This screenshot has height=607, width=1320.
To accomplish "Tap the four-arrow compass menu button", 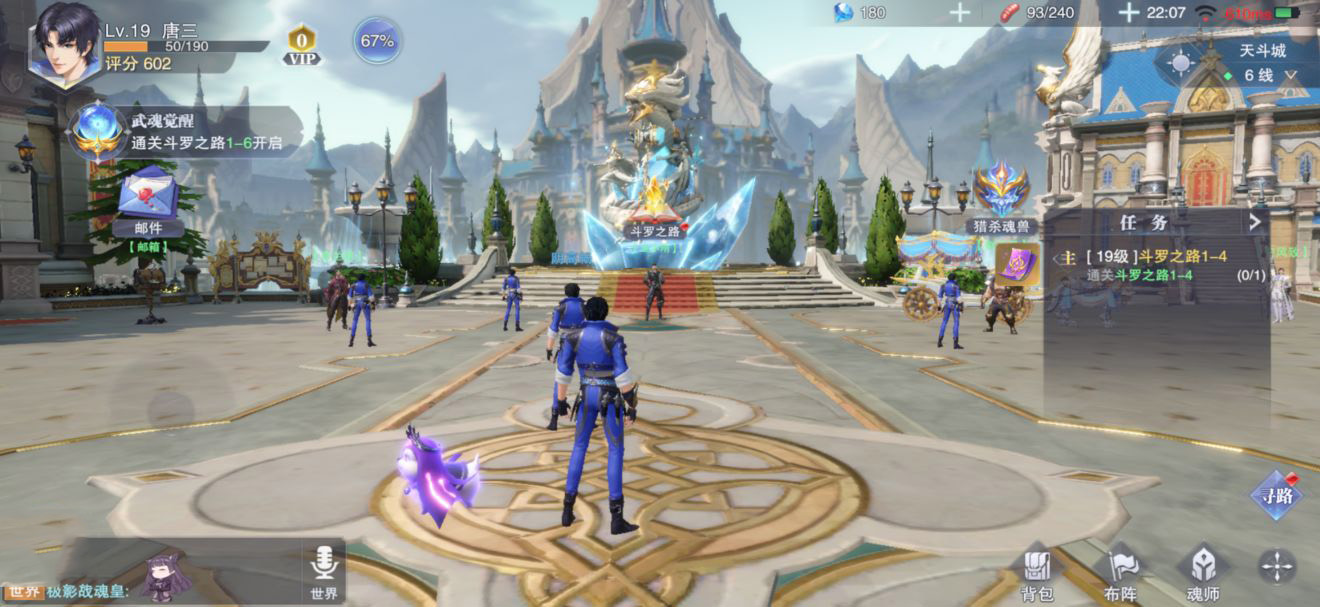I will pos(1277,567).
